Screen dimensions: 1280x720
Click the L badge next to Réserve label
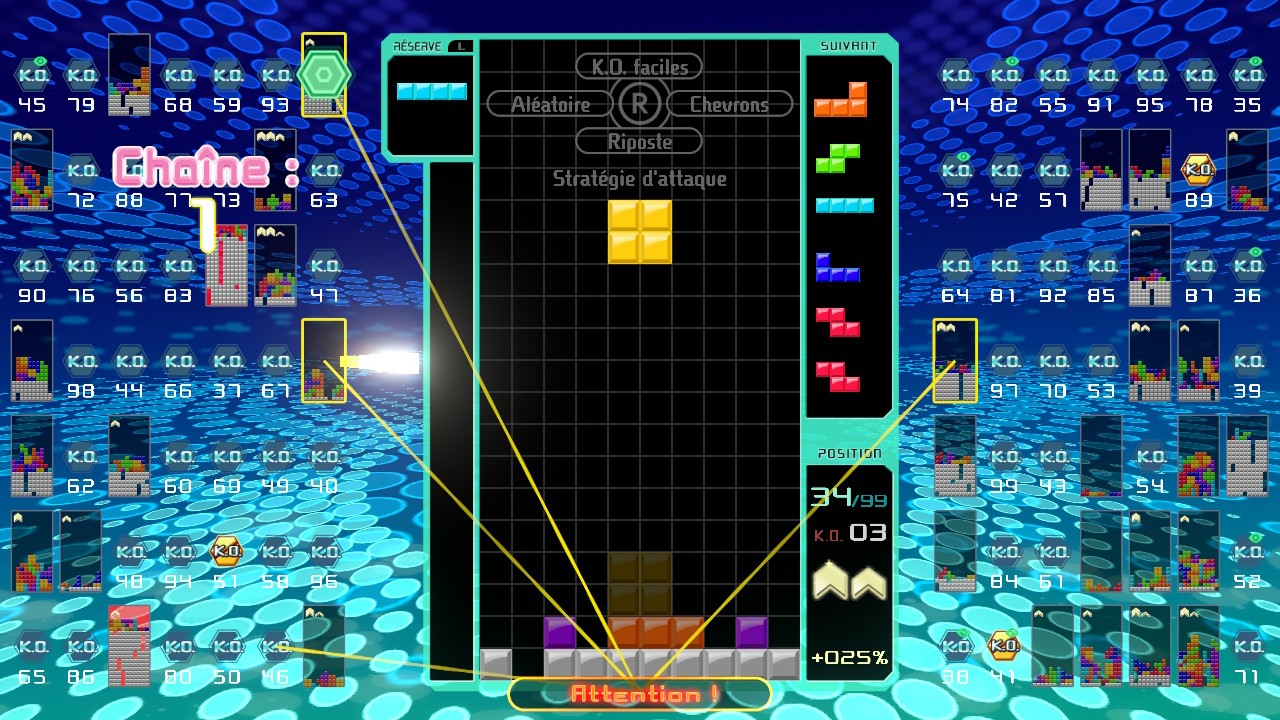462,44
